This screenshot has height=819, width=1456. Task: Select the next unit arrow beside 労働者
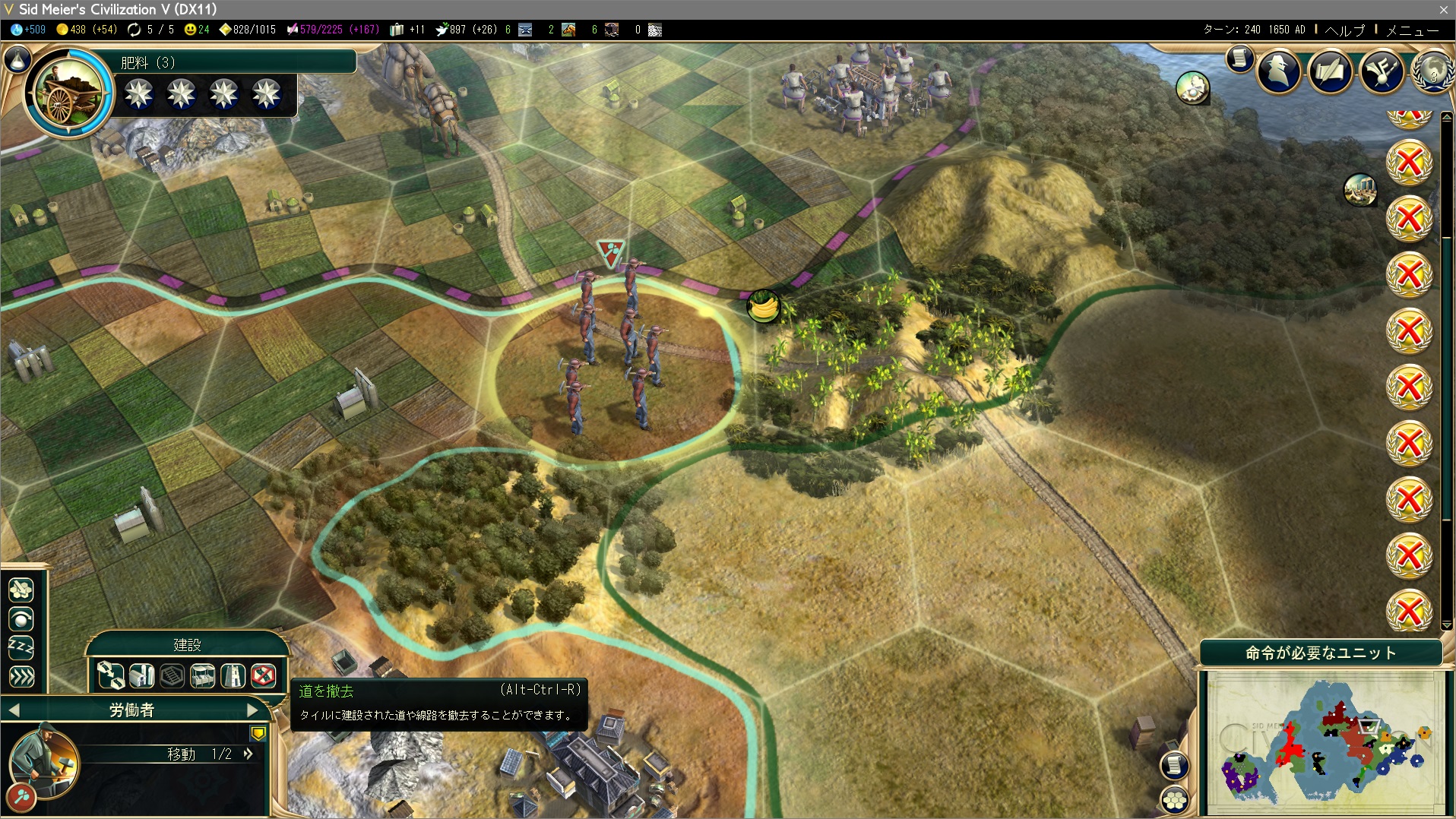point(253,710)
